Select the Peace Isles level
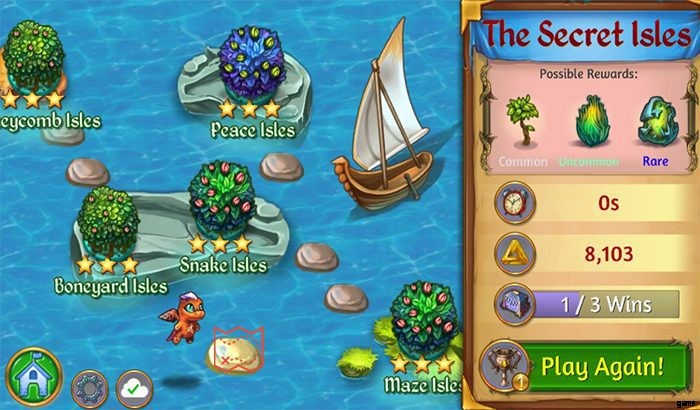The width and height of the screenshot is (700, 410). click(x=252, y=70)
